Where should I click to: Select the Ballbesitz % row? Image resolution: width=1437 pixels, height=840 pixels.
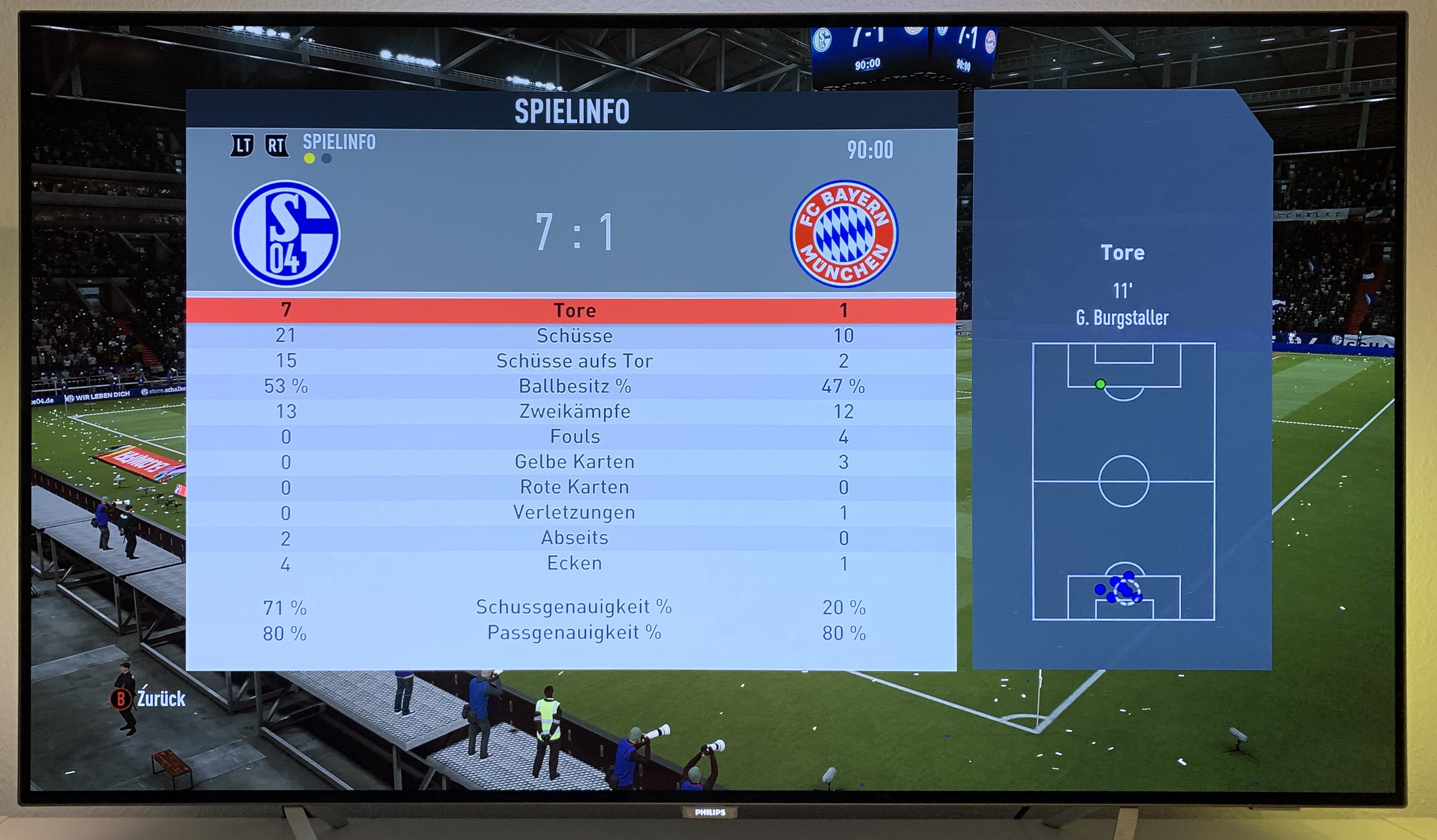(574, 386)
